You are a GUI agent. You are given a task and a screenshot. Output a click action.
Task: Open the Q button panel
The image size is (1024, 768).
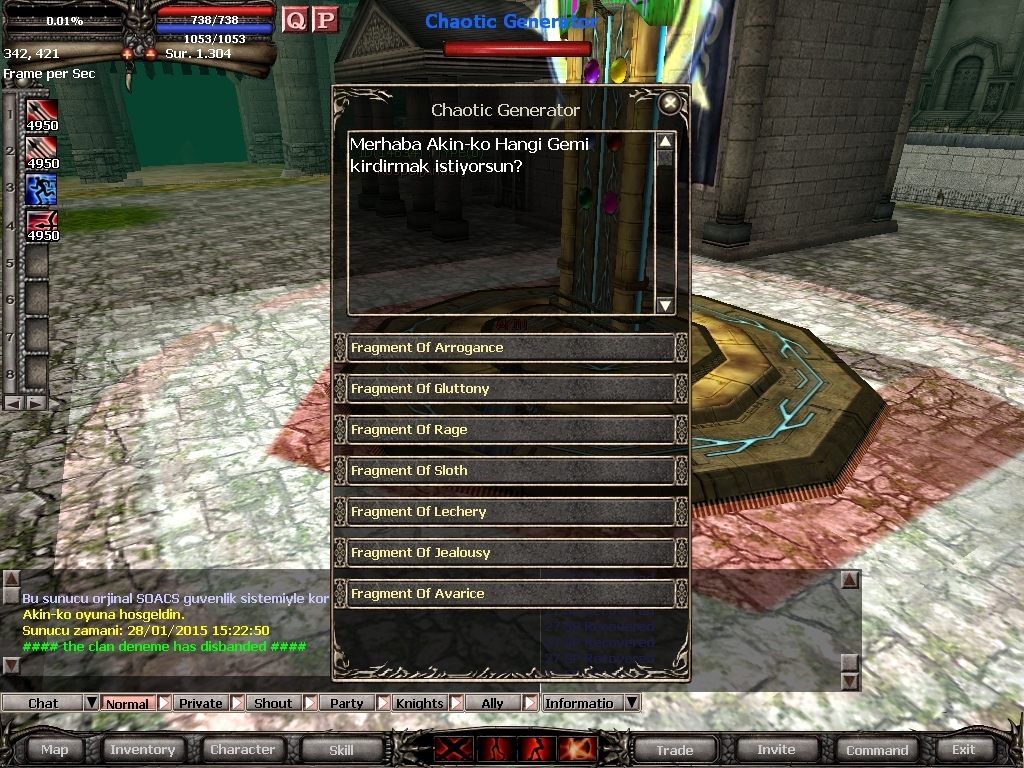(295, 19)
